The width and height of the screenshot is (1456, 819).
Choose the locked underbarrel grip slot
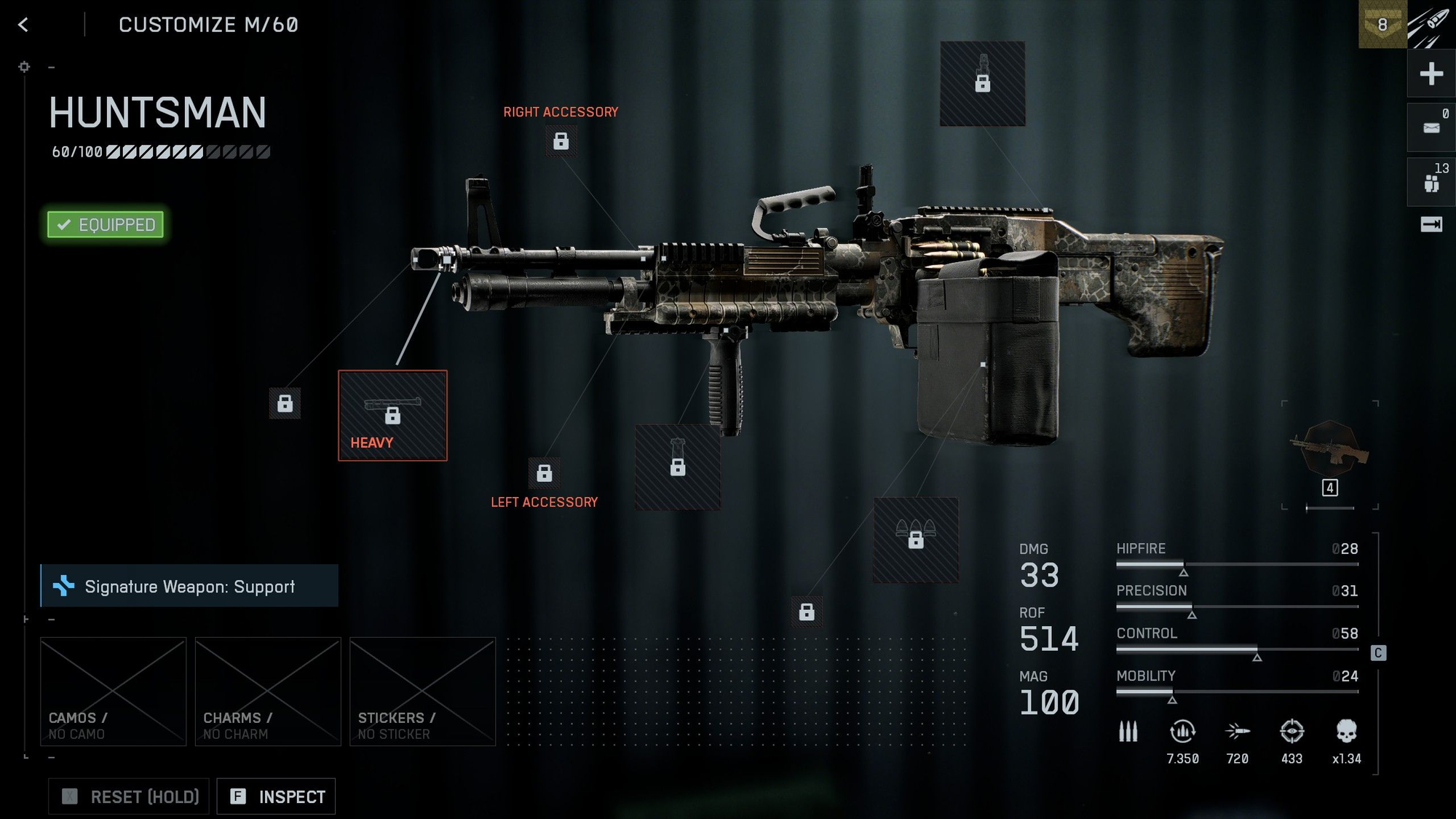[678, 467]
